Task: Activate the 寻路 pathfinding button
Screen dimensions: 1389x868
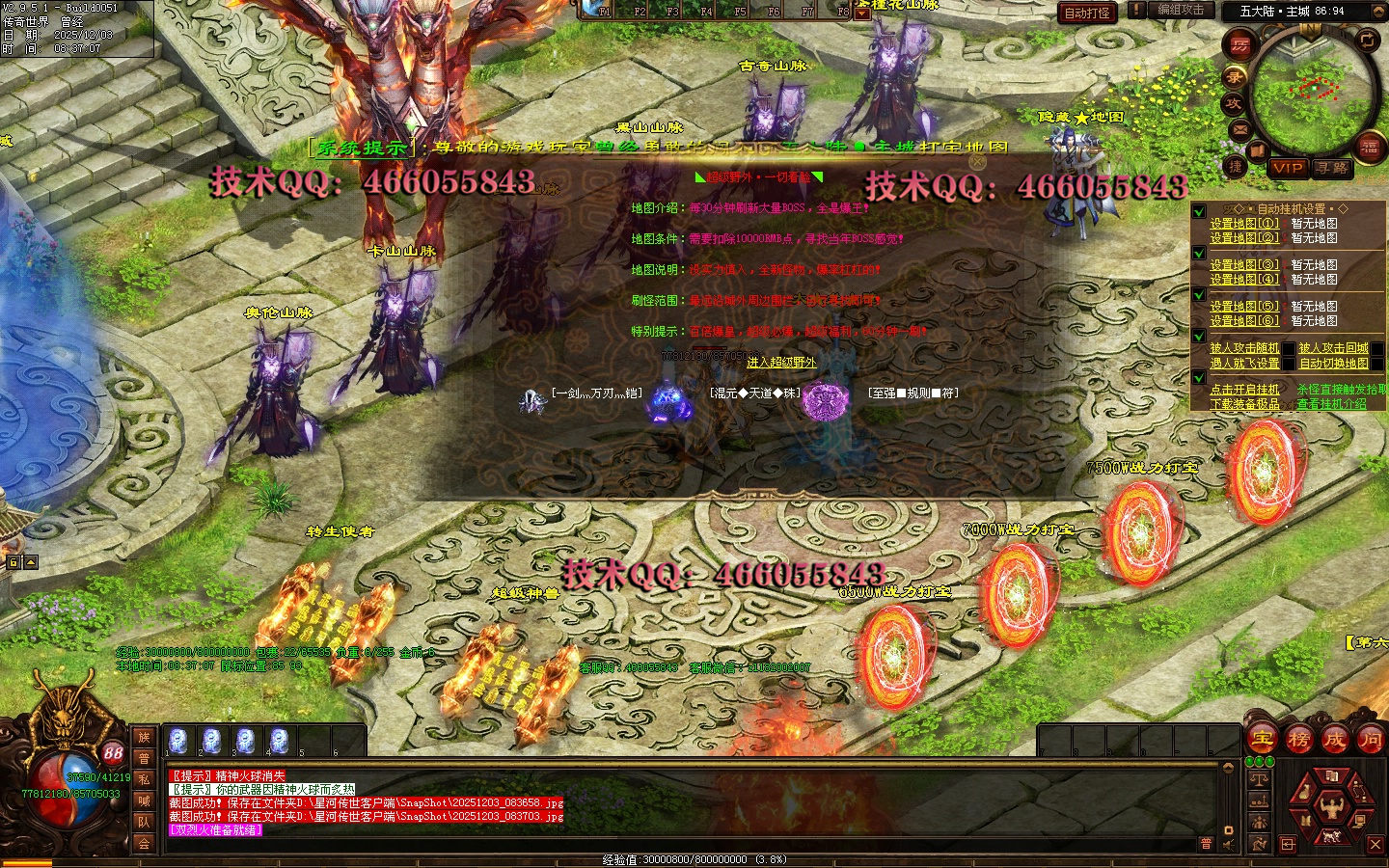Action: (x=1332, y=168)
